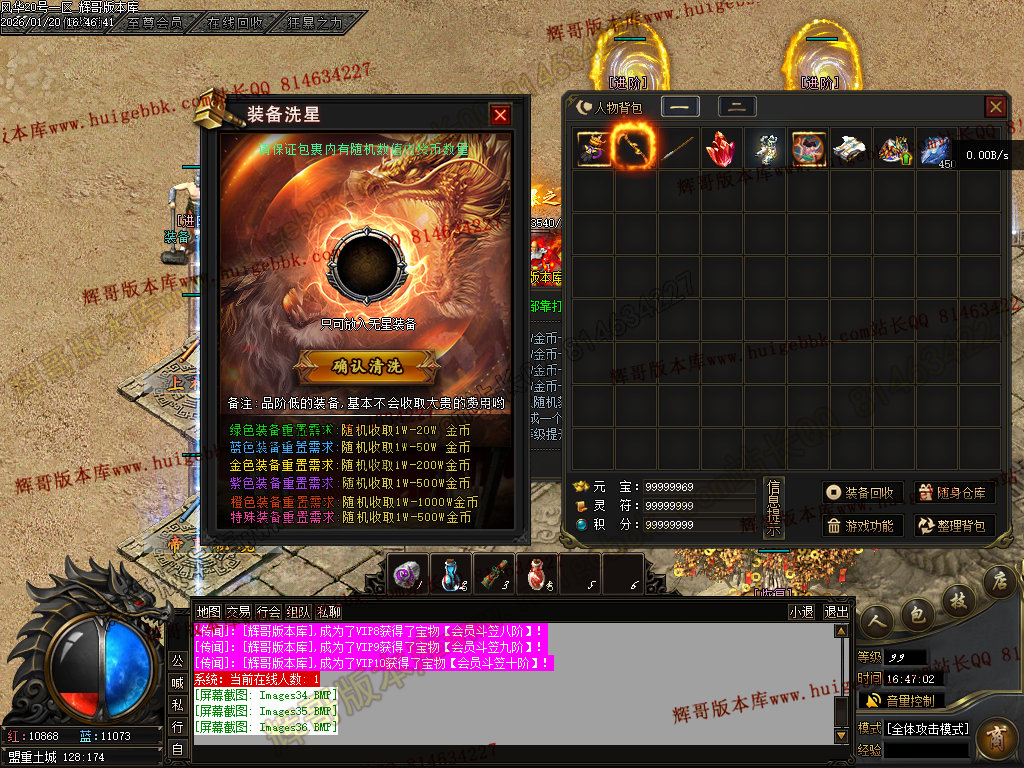Open the 随身仓库 portable warehouse
Viewport: 1024px width, 768px height.
point(954,493)
